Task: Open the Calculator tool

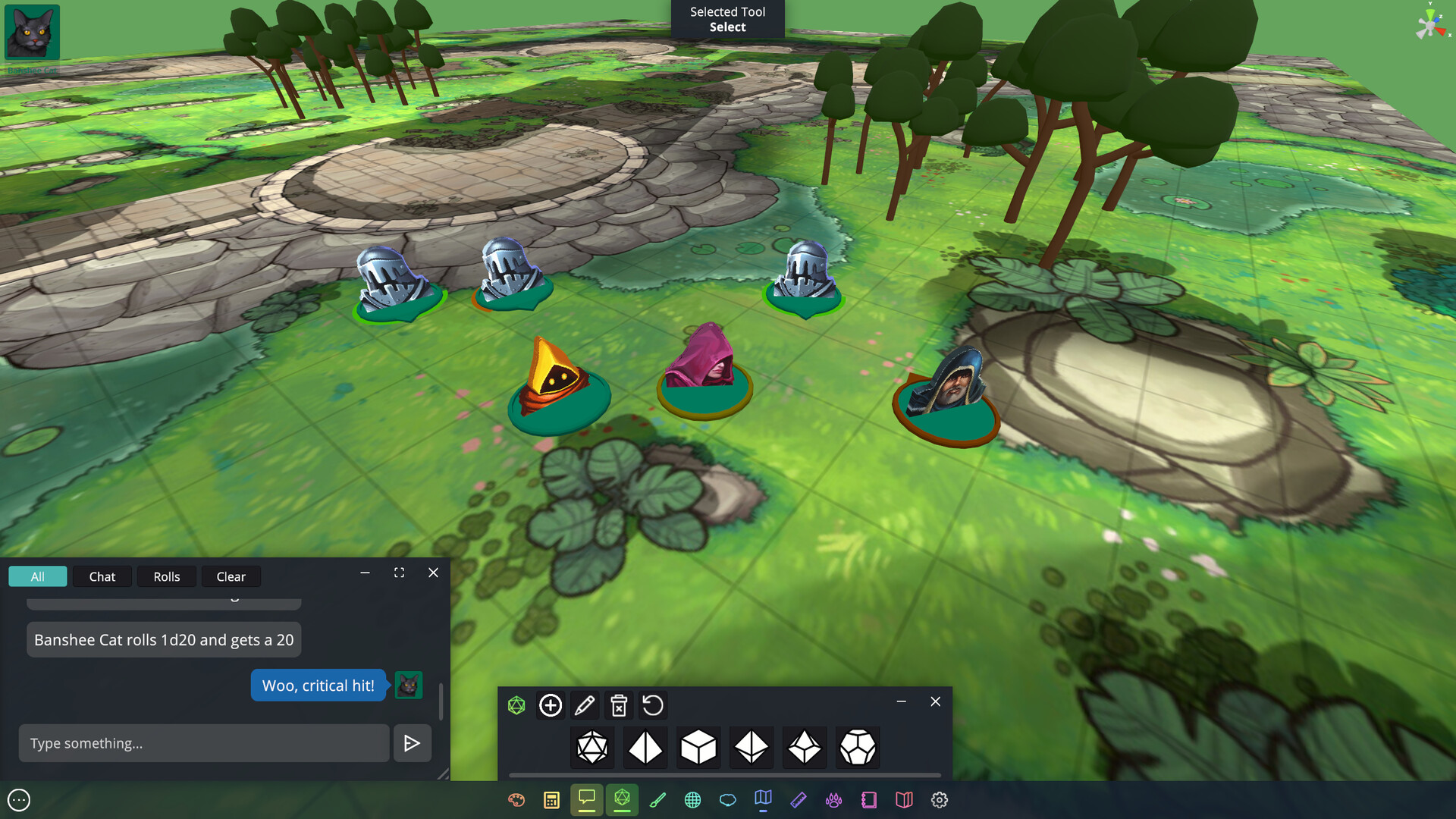Action: point(551,799)
